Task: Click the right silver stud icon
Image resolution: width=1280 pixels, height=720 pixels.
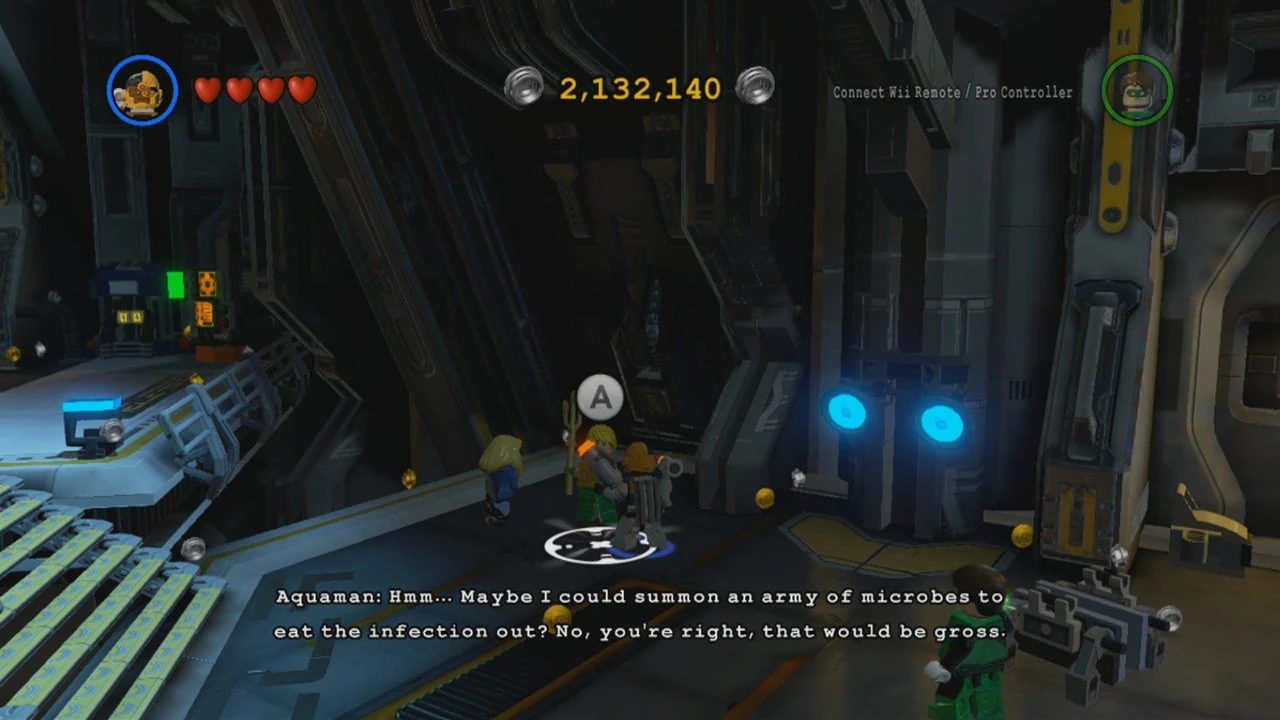Action: [x=756, y=86]
